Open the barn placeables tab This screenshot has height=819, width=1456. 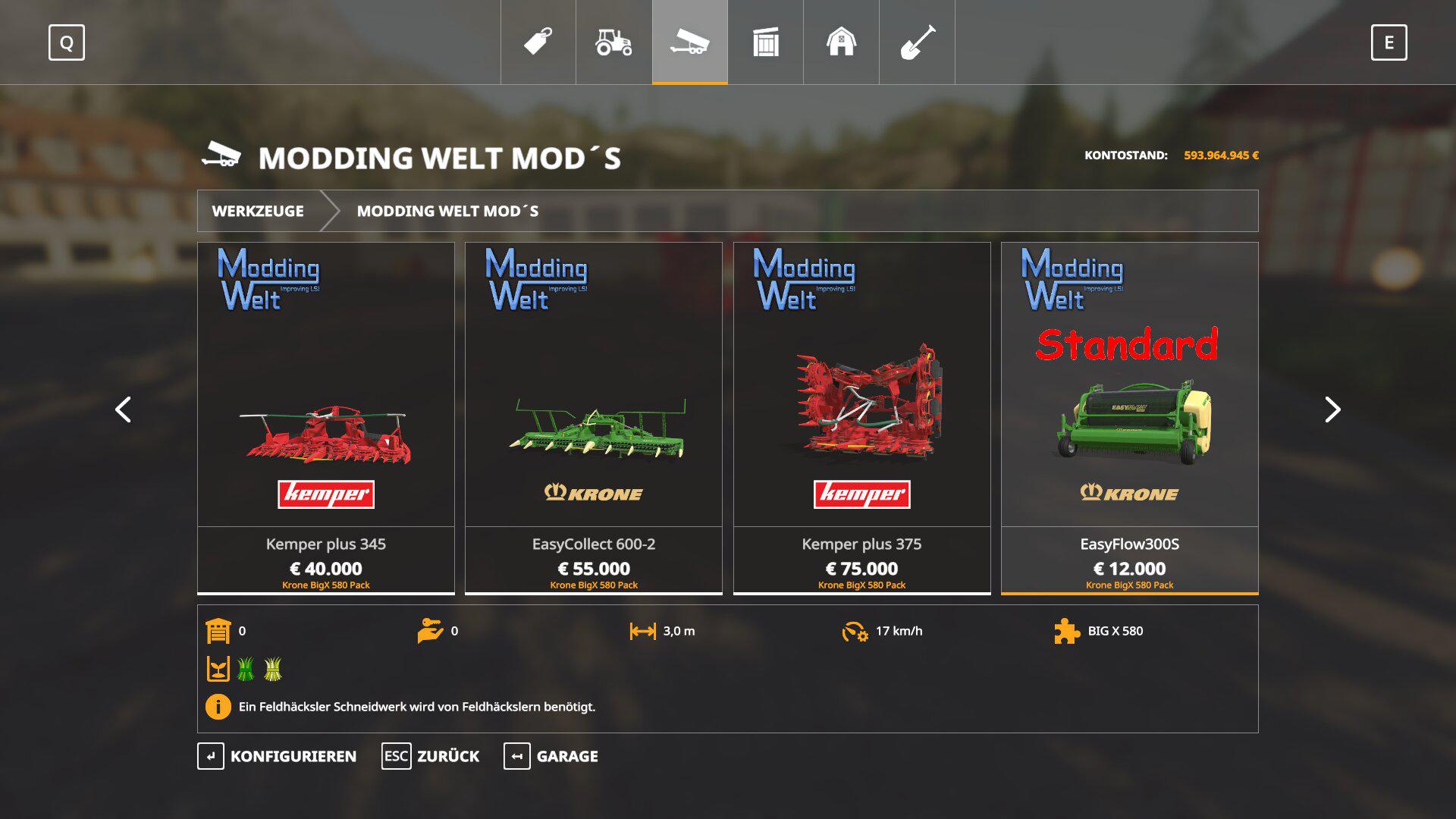point(841,42)
